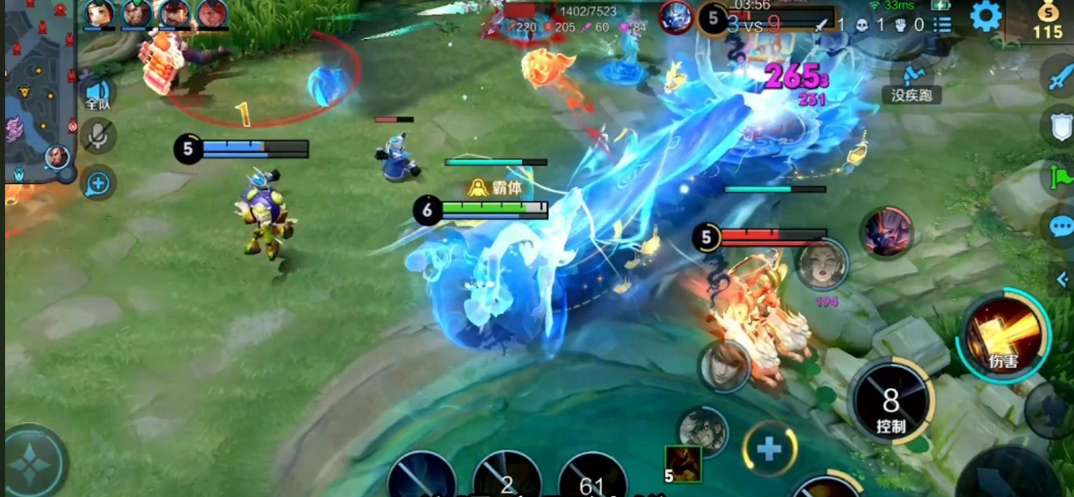Toggle the 全队 speaker voice channel
This screenshot has width=1074, height=497.
click(x=97, y=93)
